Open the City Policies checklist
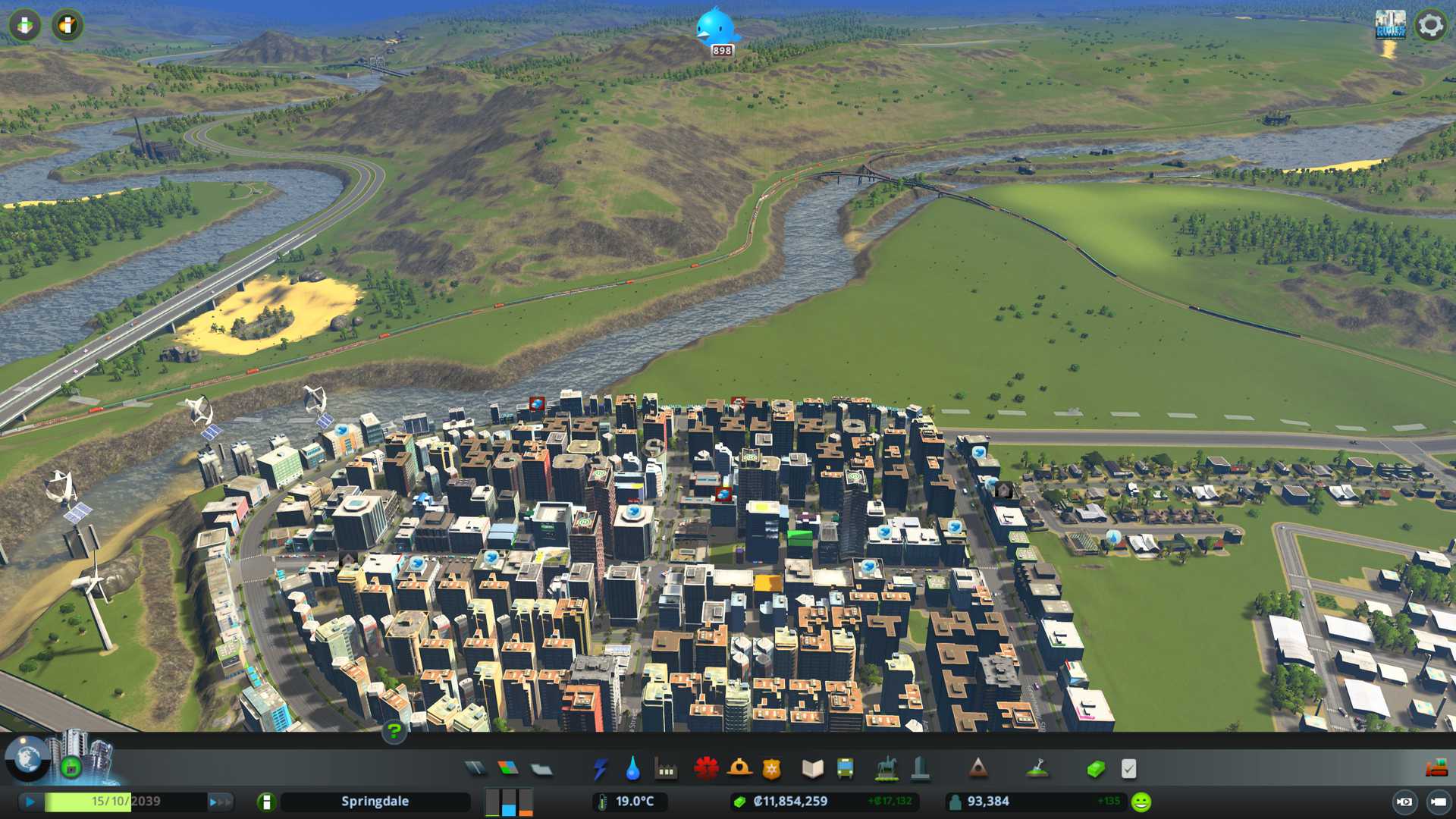 pyautogui.click(x=1128, y=769)
